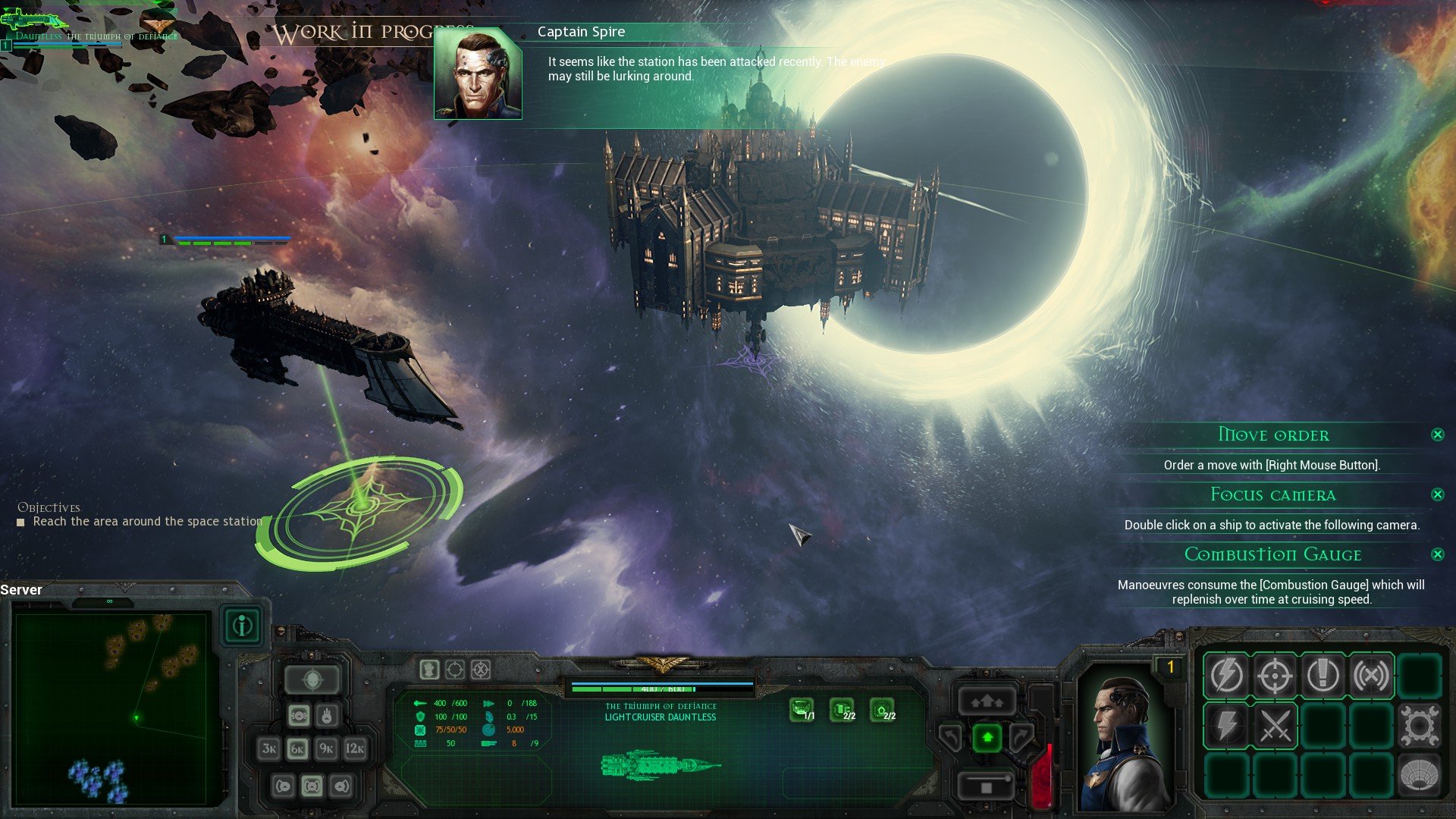Switch engagement range to 12K
Viewport: 1456px width, 819px height.
[x=355, y=748]
